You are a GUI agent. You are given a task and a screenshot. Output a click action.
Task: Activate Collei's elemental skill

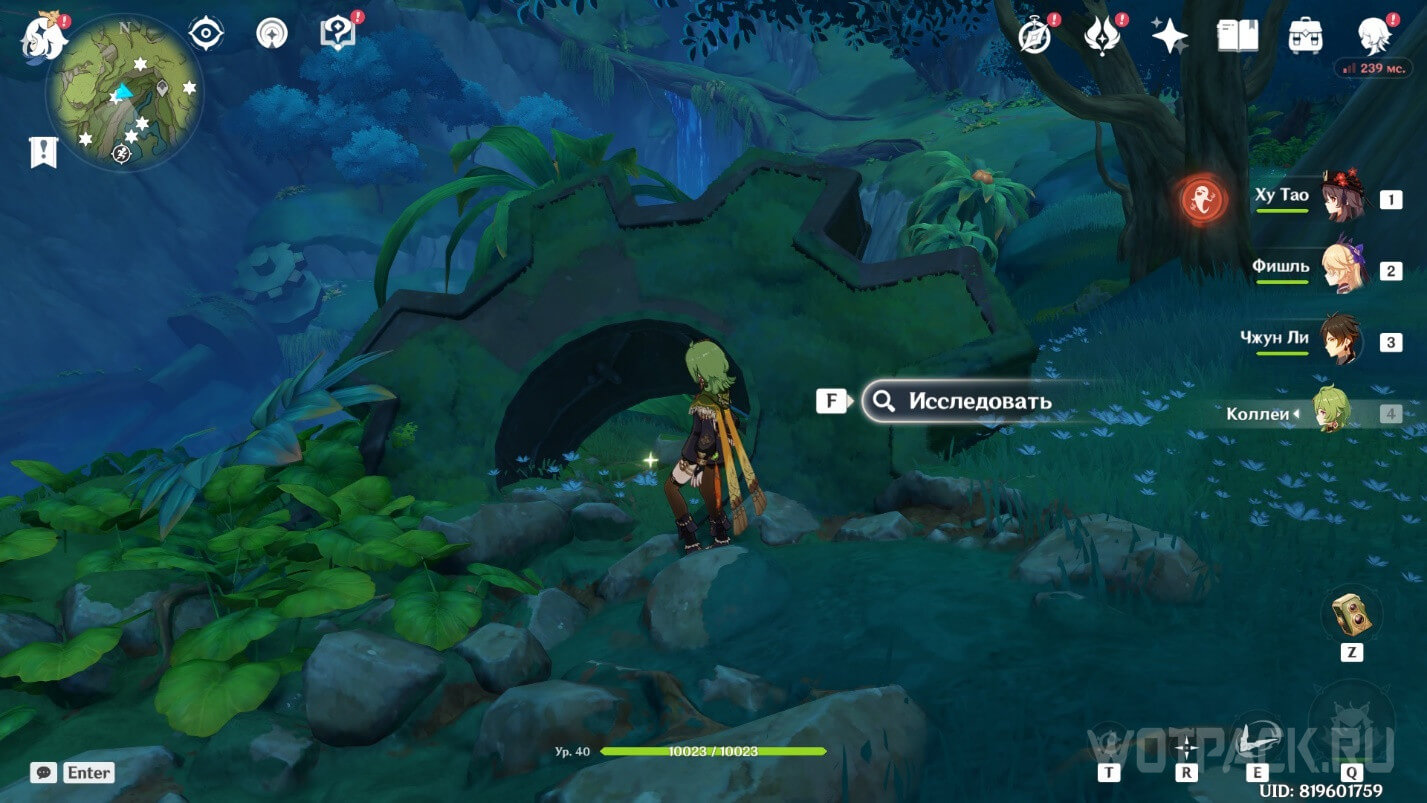1257,740
